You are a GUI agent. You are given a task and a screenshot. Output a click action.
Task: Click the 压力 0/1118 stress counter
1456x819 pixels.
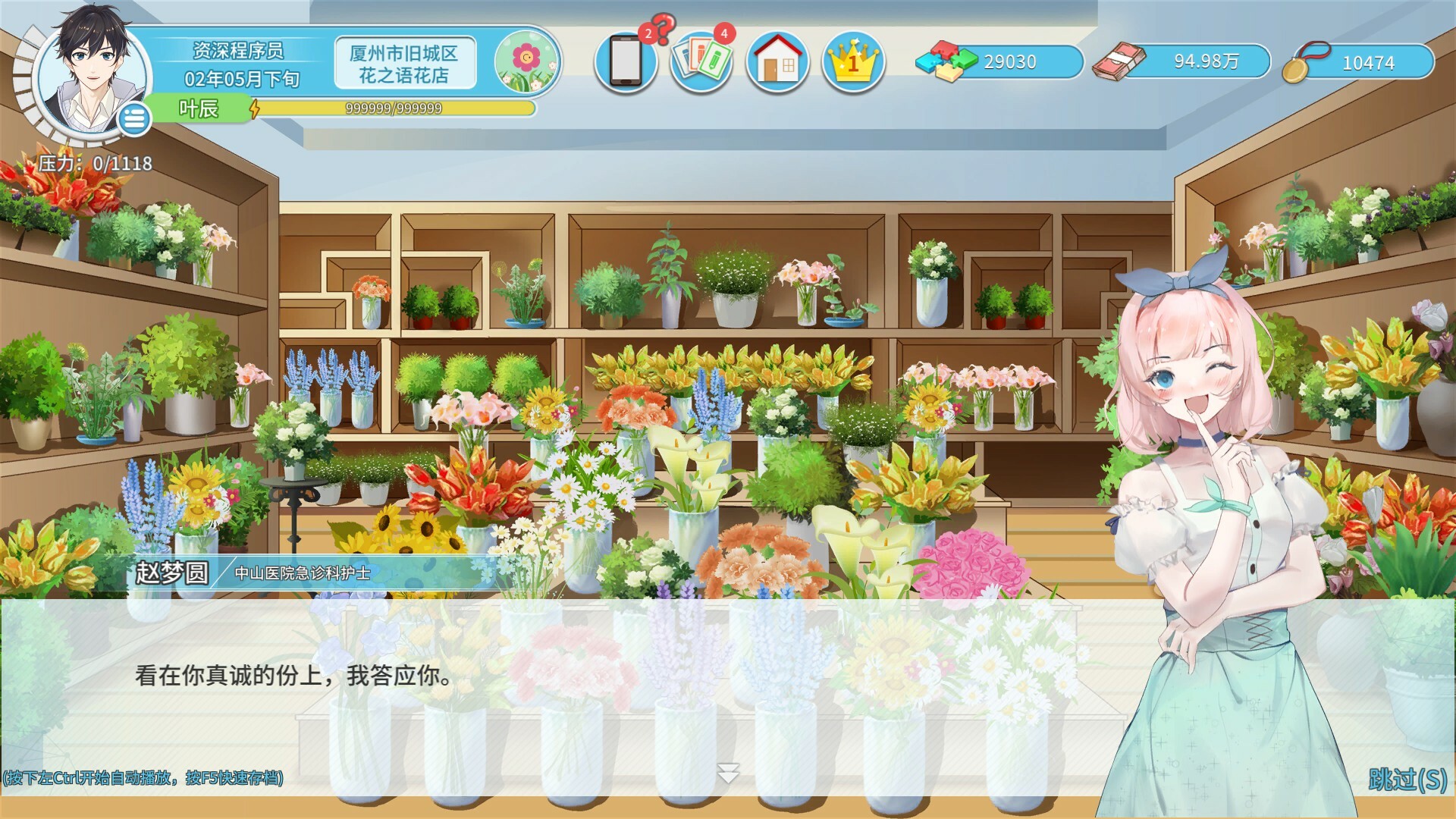point(95,161)
